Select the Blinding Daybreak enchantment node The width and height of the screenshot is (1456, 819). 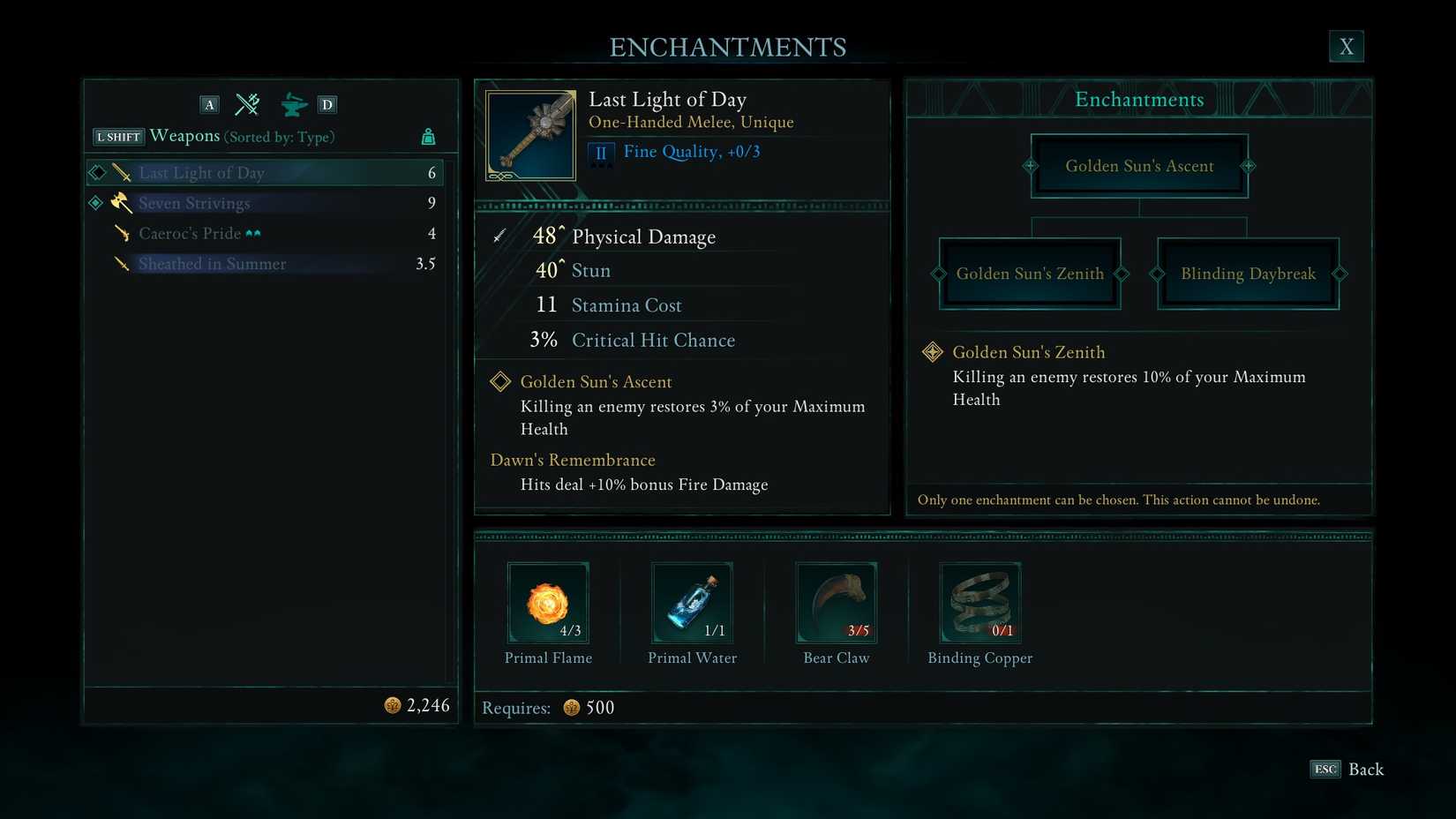pyautogui.click(x=1247, y=274)
